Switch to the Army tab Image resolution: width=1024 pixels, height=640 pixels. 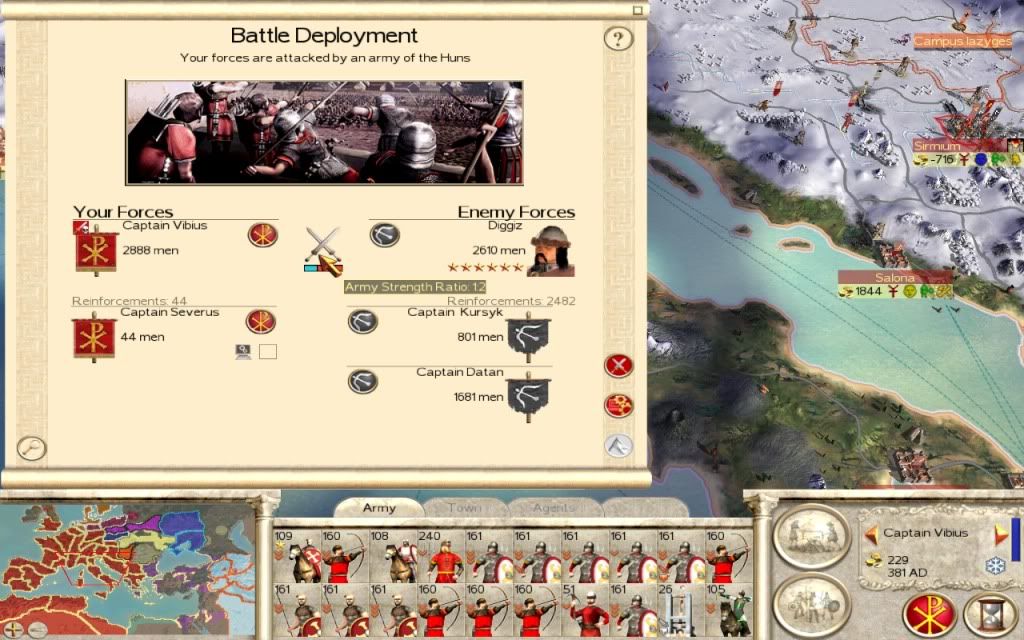point(379,508)
